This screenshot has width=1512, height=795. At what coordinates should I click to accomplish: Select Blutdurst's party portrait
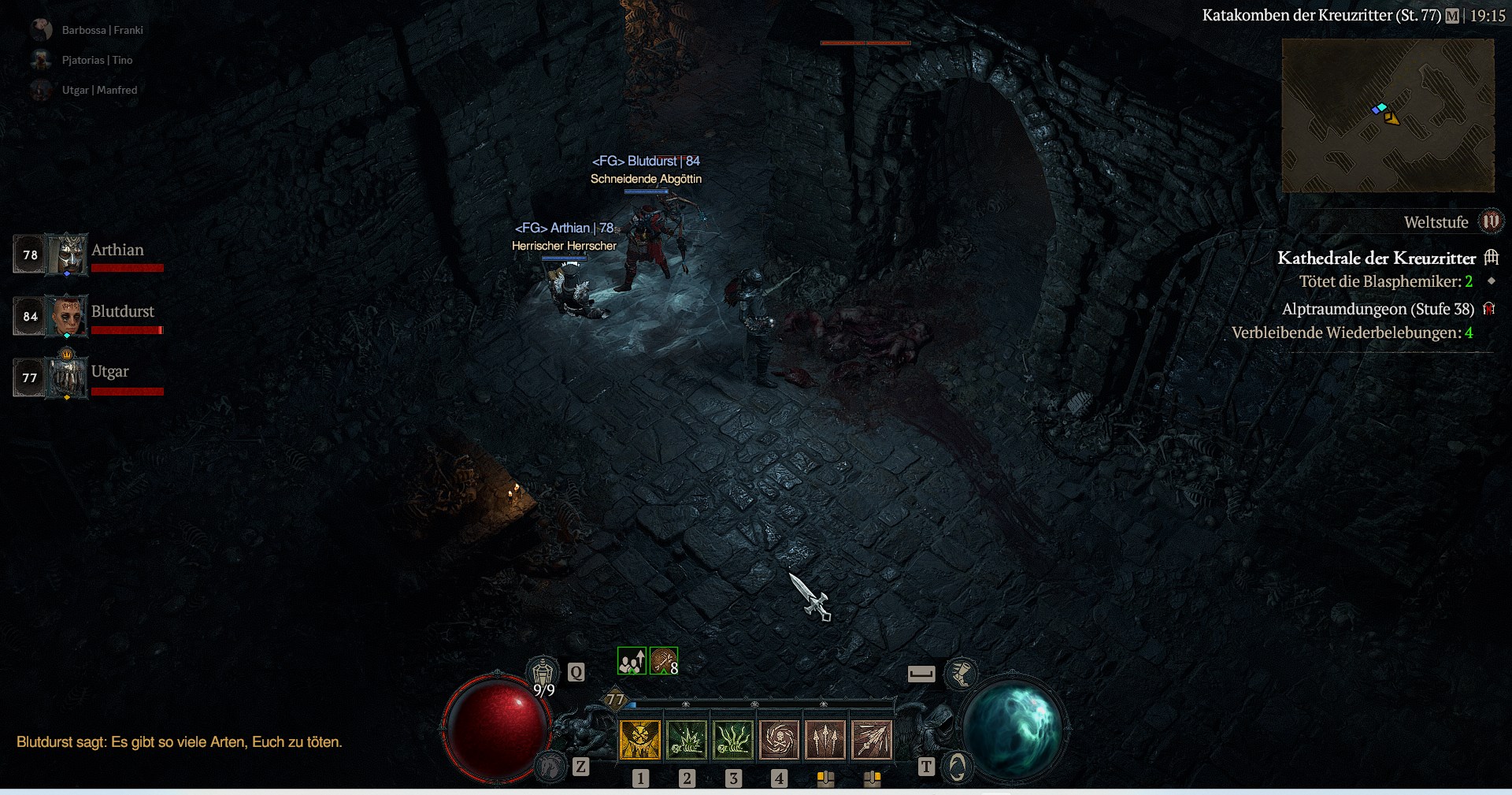69,316
